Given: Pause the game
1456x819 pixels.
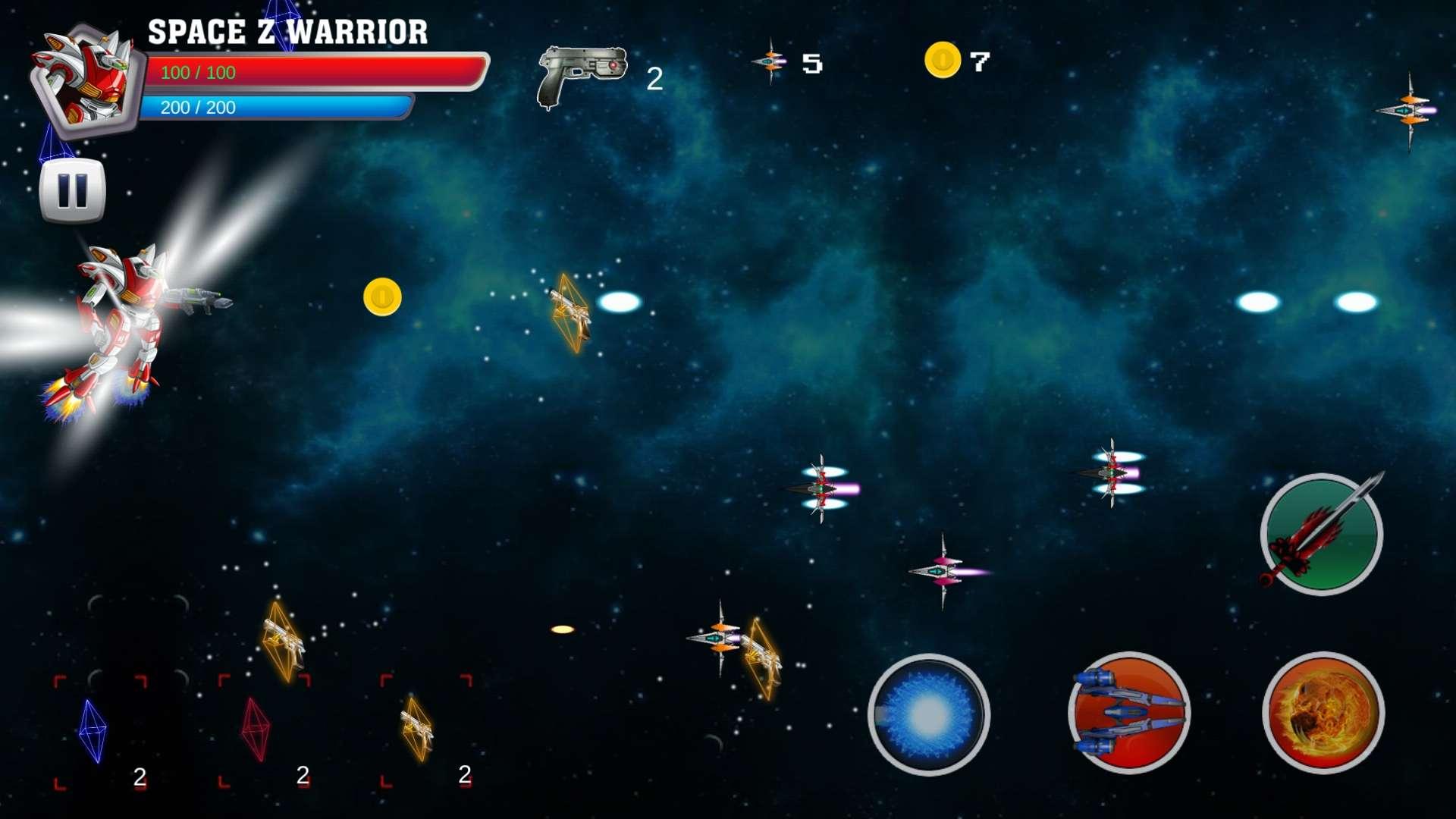Looking at the screenshot, I should click(x=72, y=190).
